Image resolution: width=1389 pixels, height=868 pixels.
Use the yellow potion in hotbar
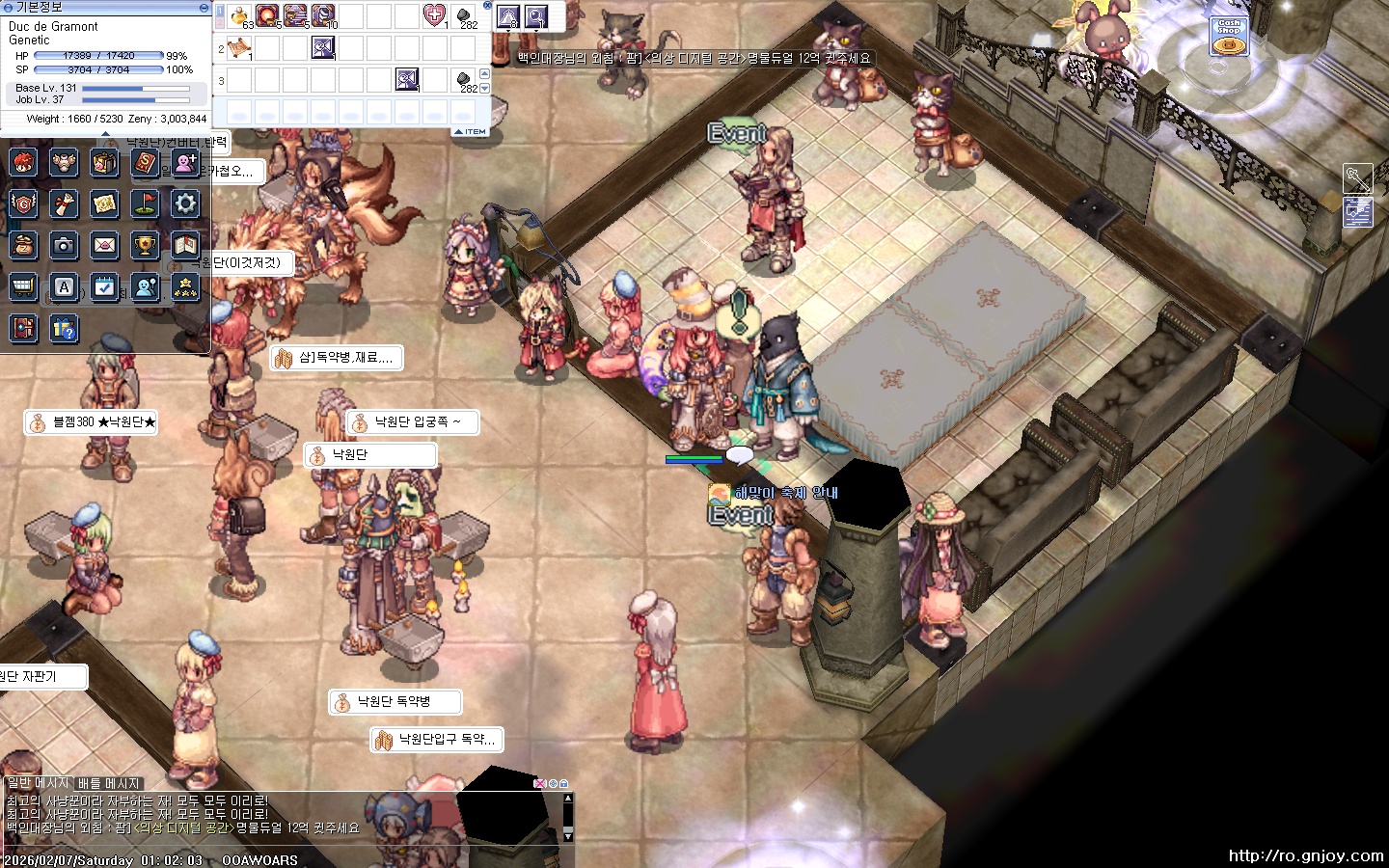[x=239, y=15]
